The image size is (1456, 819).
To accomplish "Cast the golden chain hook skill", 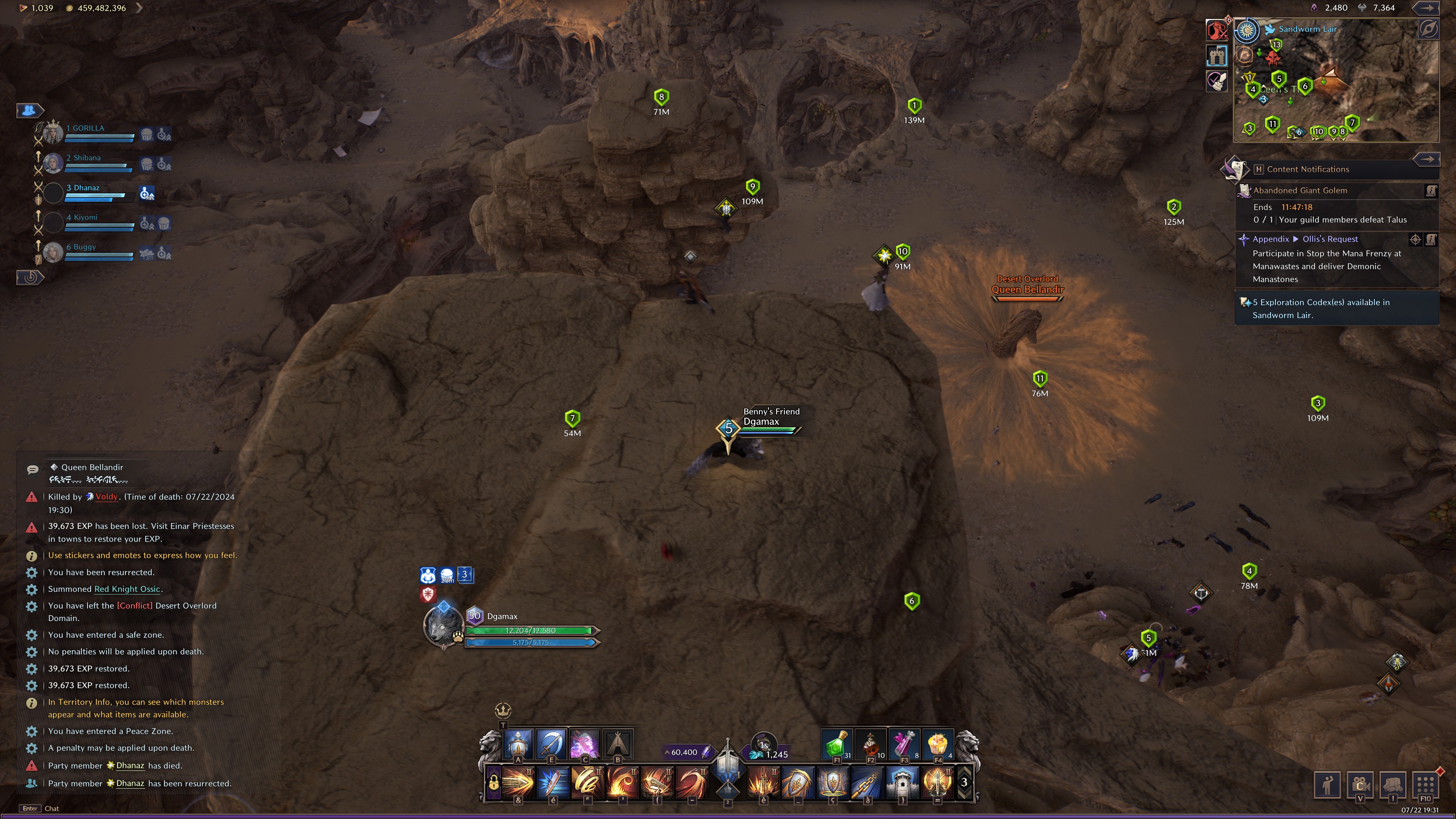I will (x=868, y=783).
